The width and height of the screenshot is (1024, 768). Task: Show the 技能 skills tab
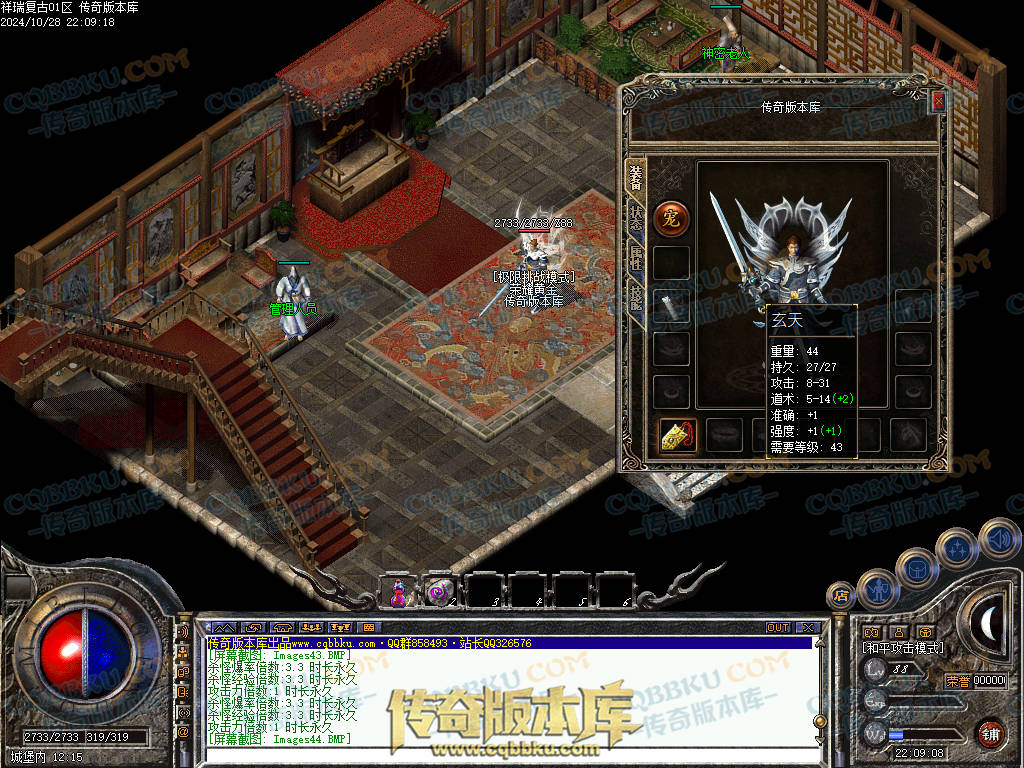coord(636,295)
